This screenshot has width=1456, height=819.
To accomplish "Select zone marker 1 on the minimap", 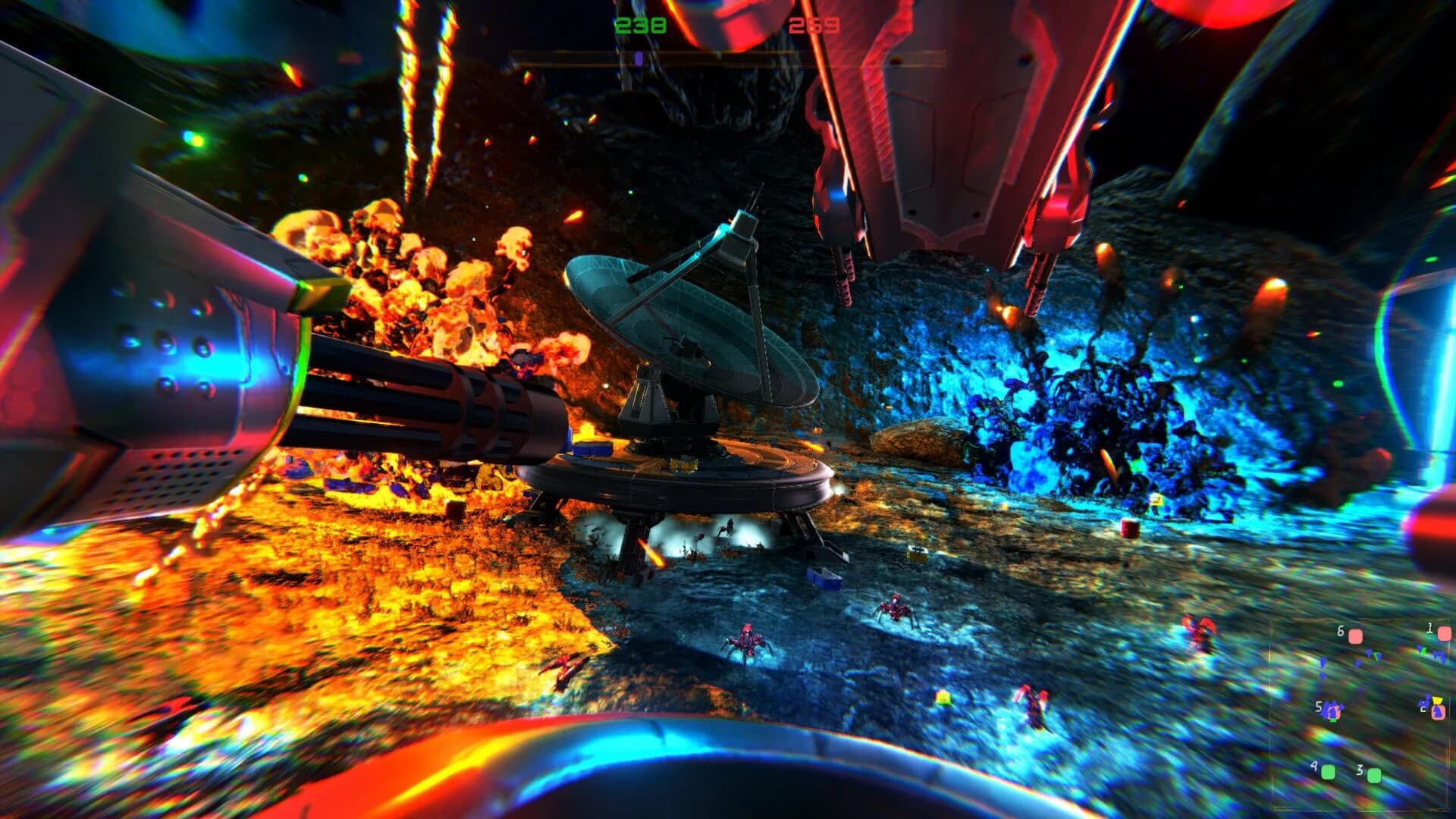I will pyautogui.click(x=1444, y=633).
